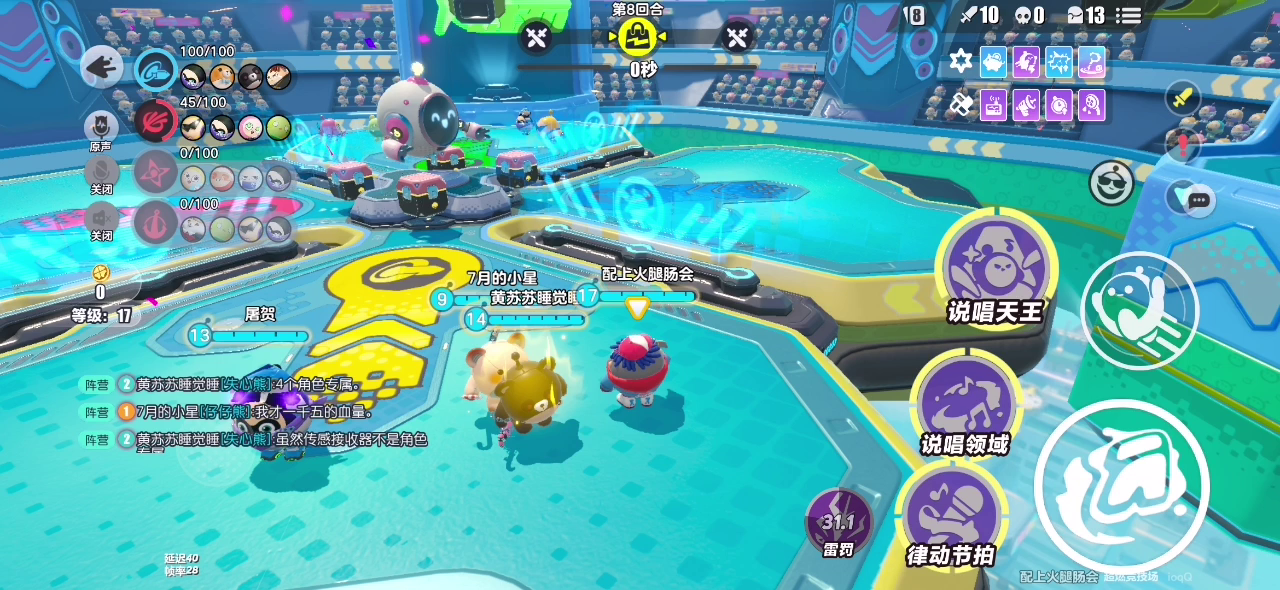
Task: Select the anchor team emblem
Action: [156, 221]
